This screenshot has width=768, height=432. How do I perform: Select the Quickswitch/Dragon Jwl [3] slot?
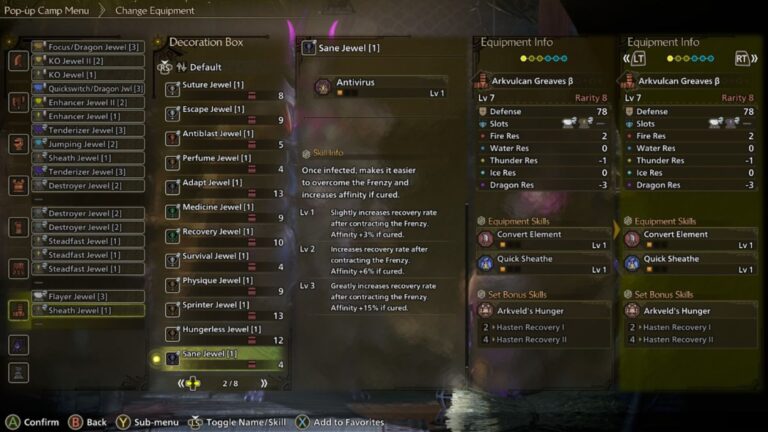point(88,86)
